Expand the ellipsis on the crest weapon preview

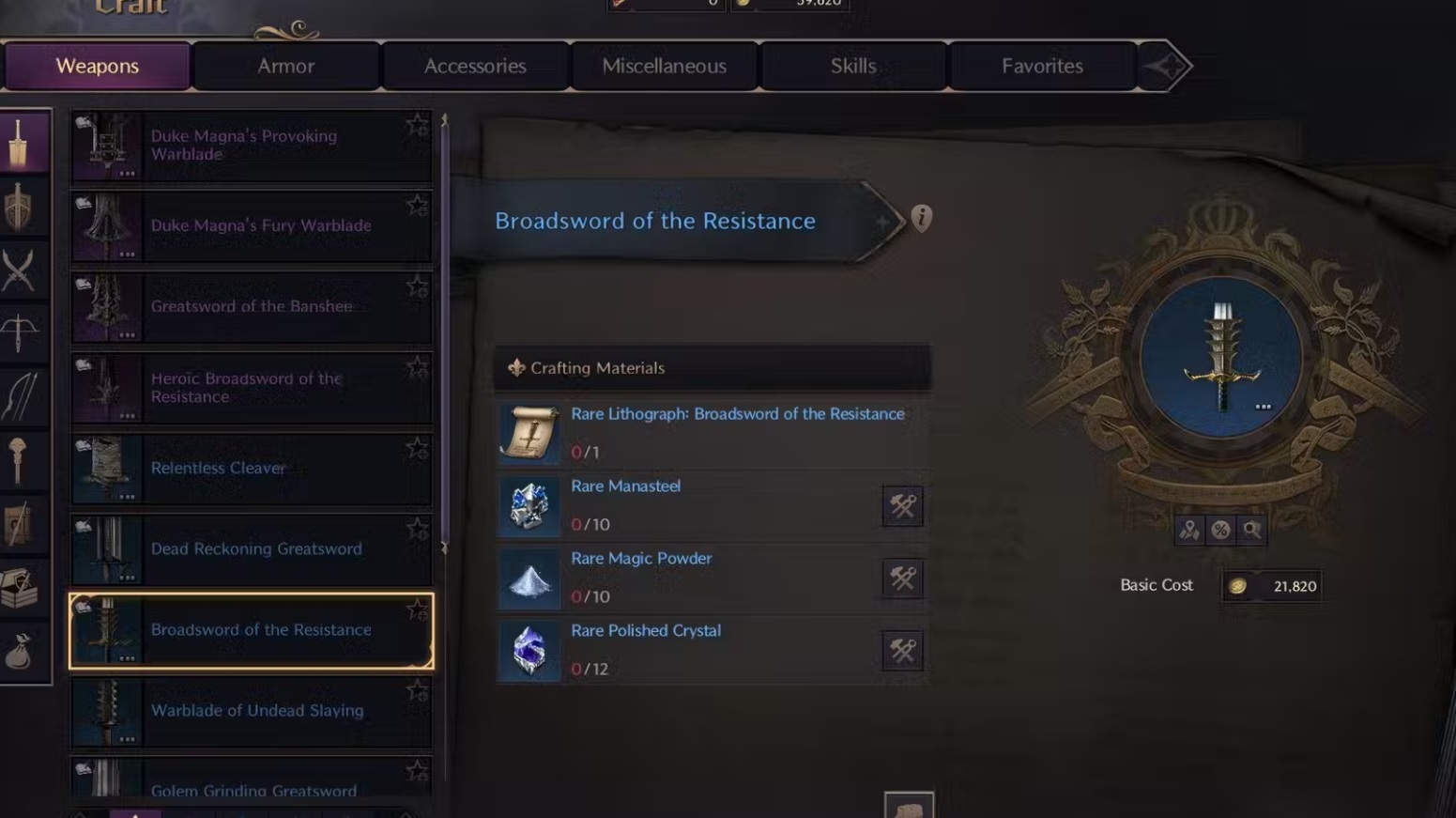pos(1263,406)
